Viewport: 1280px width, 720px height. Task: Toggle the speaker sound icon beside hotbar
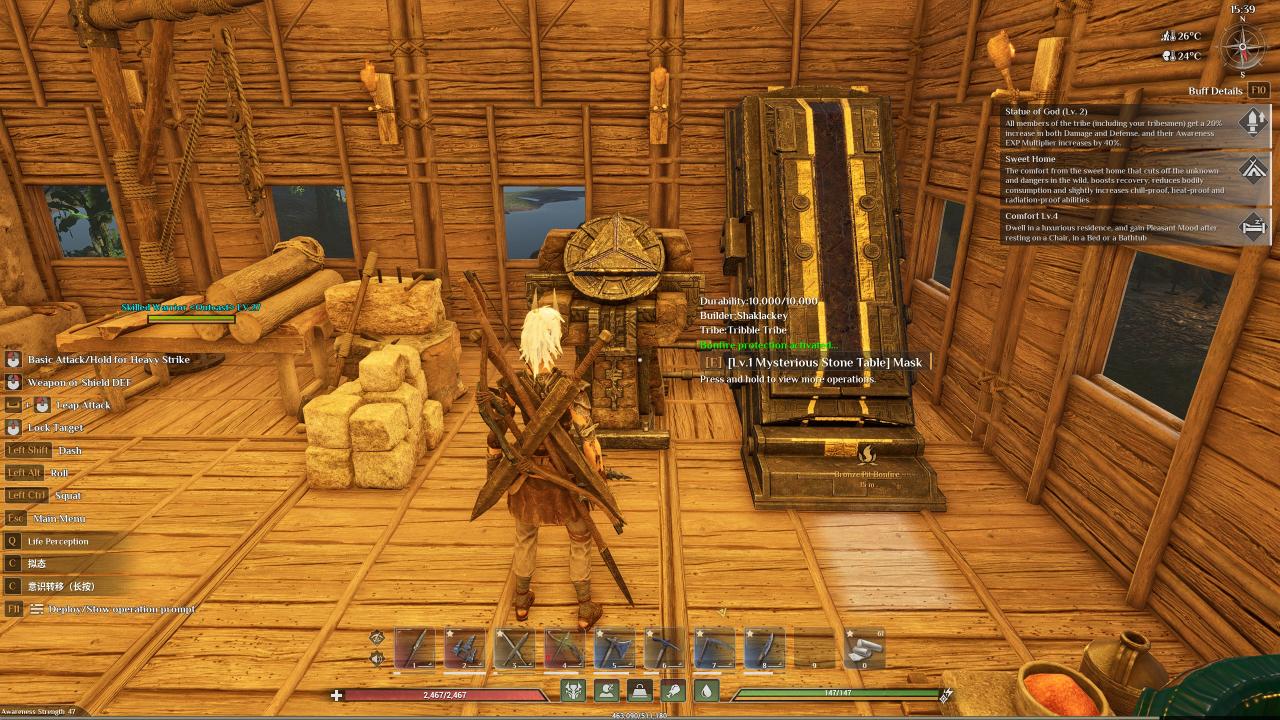click(377, 657)
